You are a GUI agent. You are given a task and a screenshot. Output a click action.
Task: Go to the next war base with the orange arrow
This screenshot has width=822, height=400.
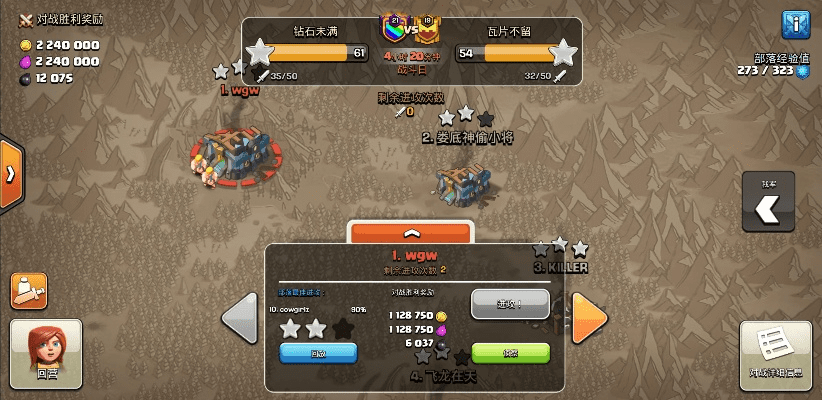pyautogui.click(x=589, y=319)
